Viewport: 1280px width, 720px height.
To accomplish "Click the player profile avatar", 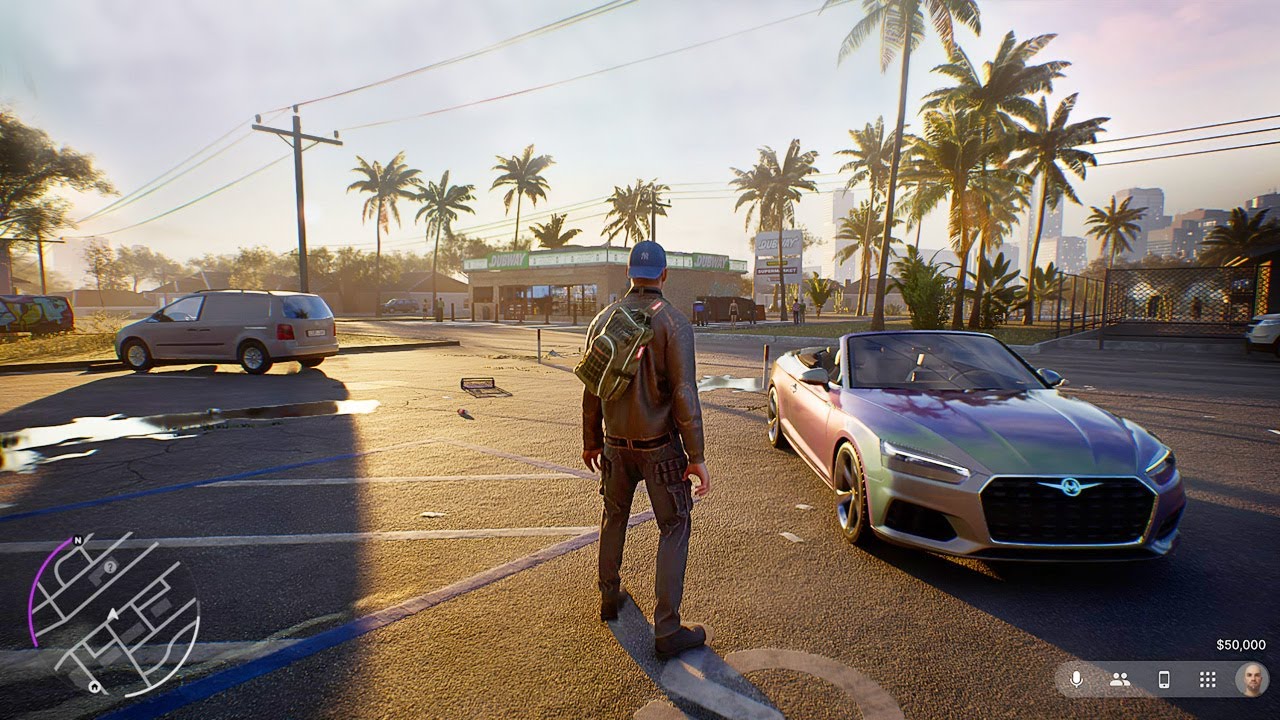I will pos(1250,679).
